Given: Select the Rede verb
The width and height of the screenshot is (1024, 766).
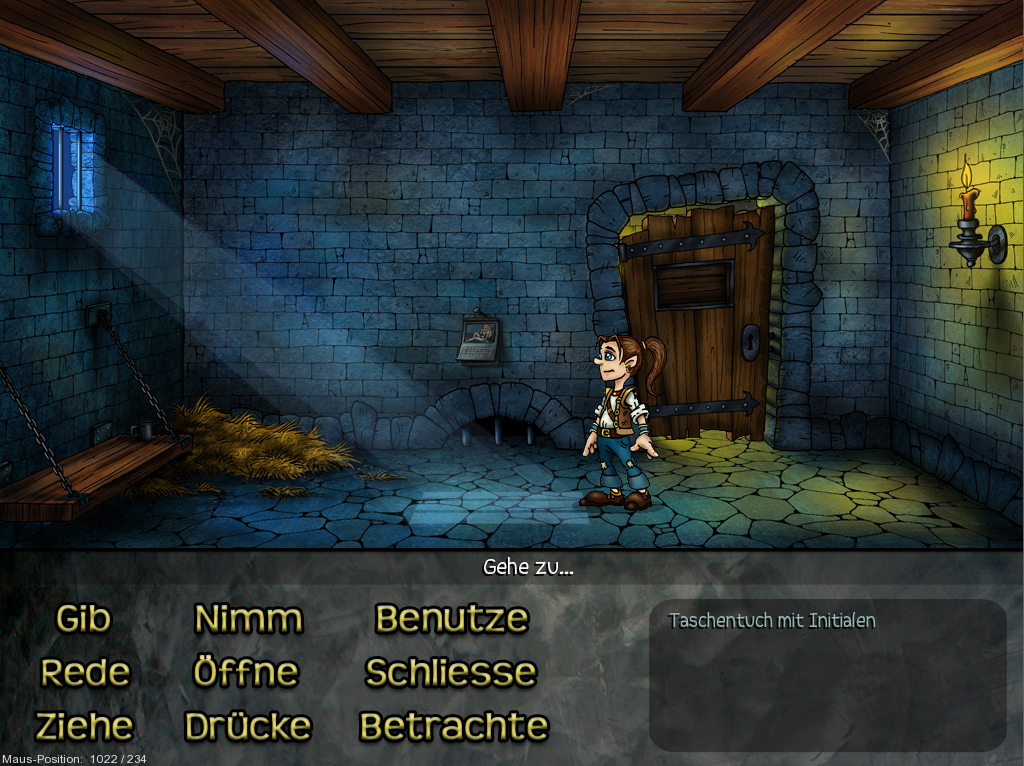Looking at the screenshot, I should (x=85, y=672).
